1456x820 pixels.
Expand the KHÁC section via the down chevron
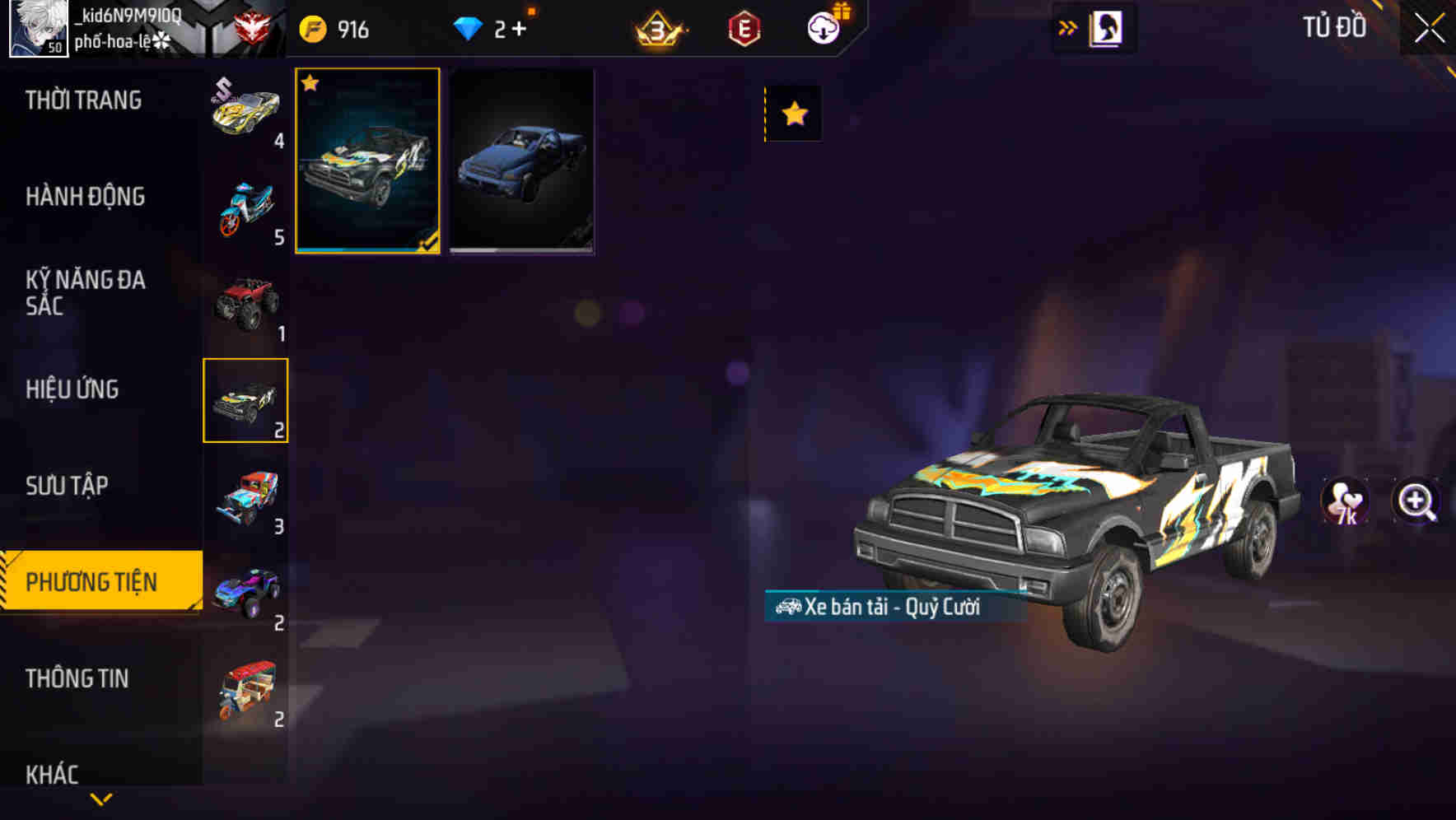[101, 797]
